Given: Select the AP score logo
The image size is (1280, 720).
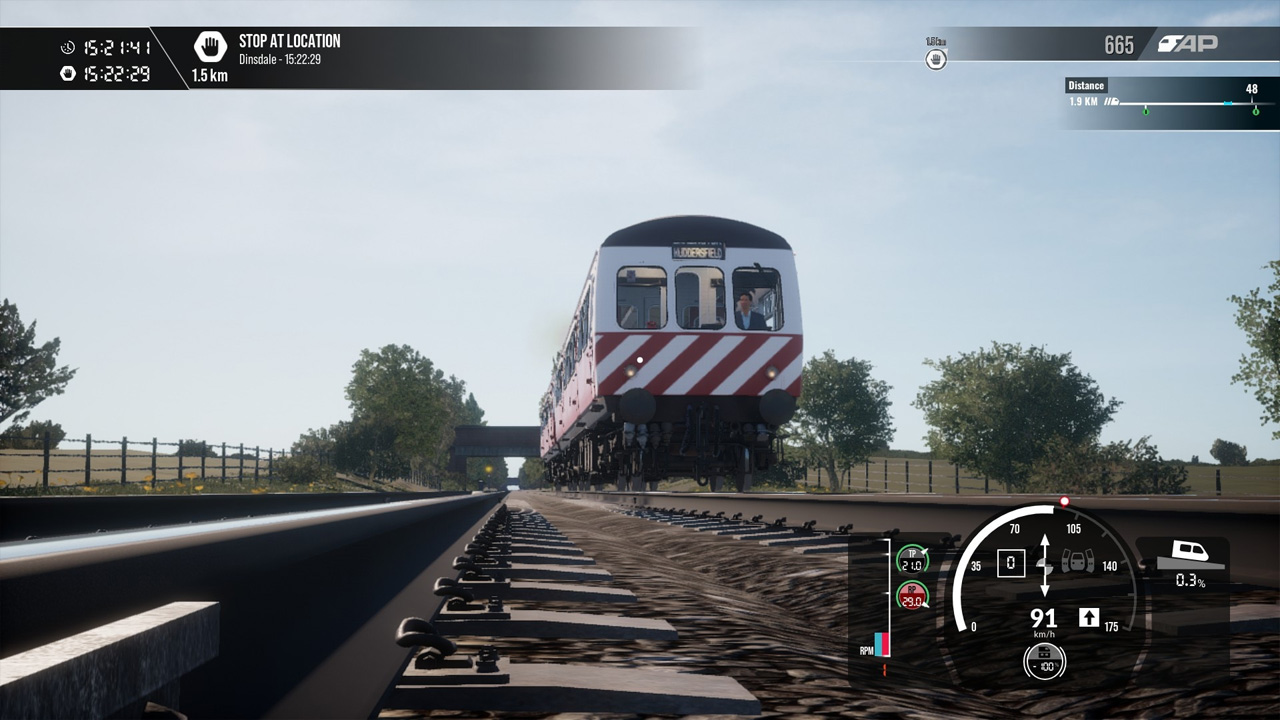Looking at the screenshot, I should pyautogui.click(x=1188, y=44).
